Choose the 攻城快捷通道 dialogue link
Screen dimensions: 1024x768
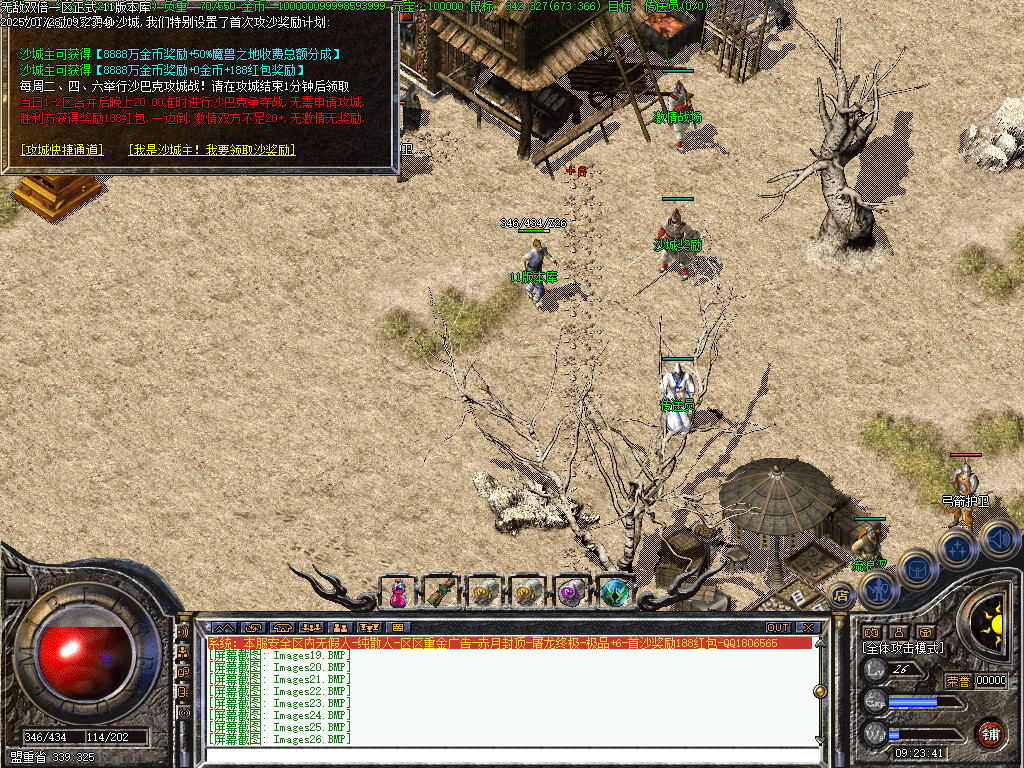pyautogui.click(x=62, y=150)
